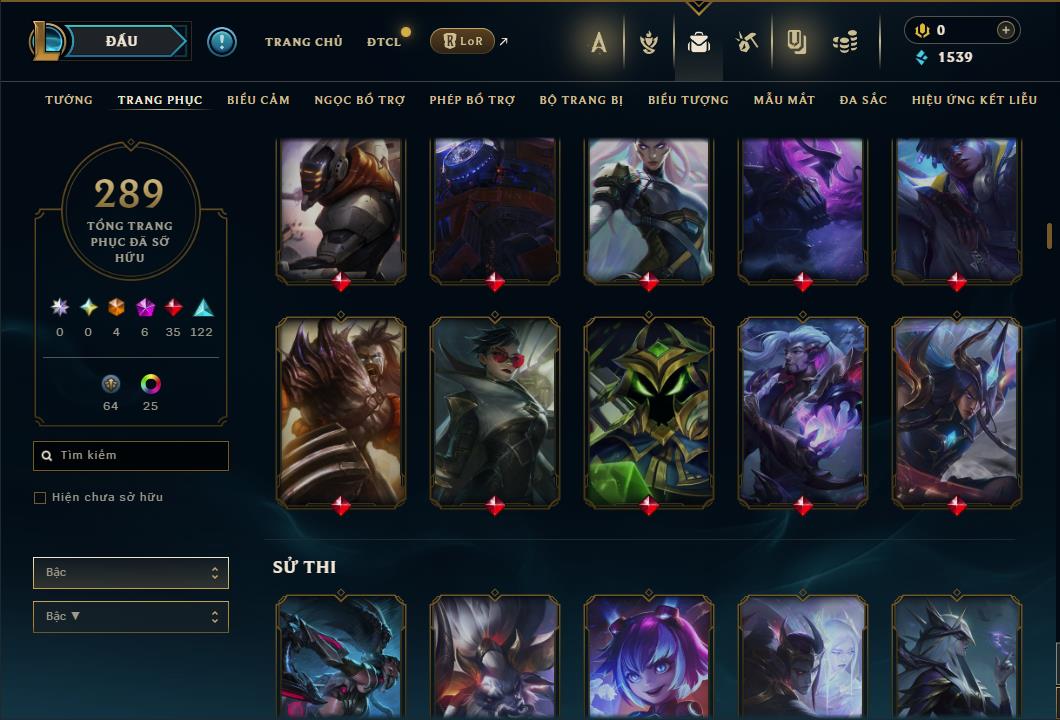Switch to the ĐTCL game mode
This screenshot has height=720, width=1060.
click(x=383, y=42)
